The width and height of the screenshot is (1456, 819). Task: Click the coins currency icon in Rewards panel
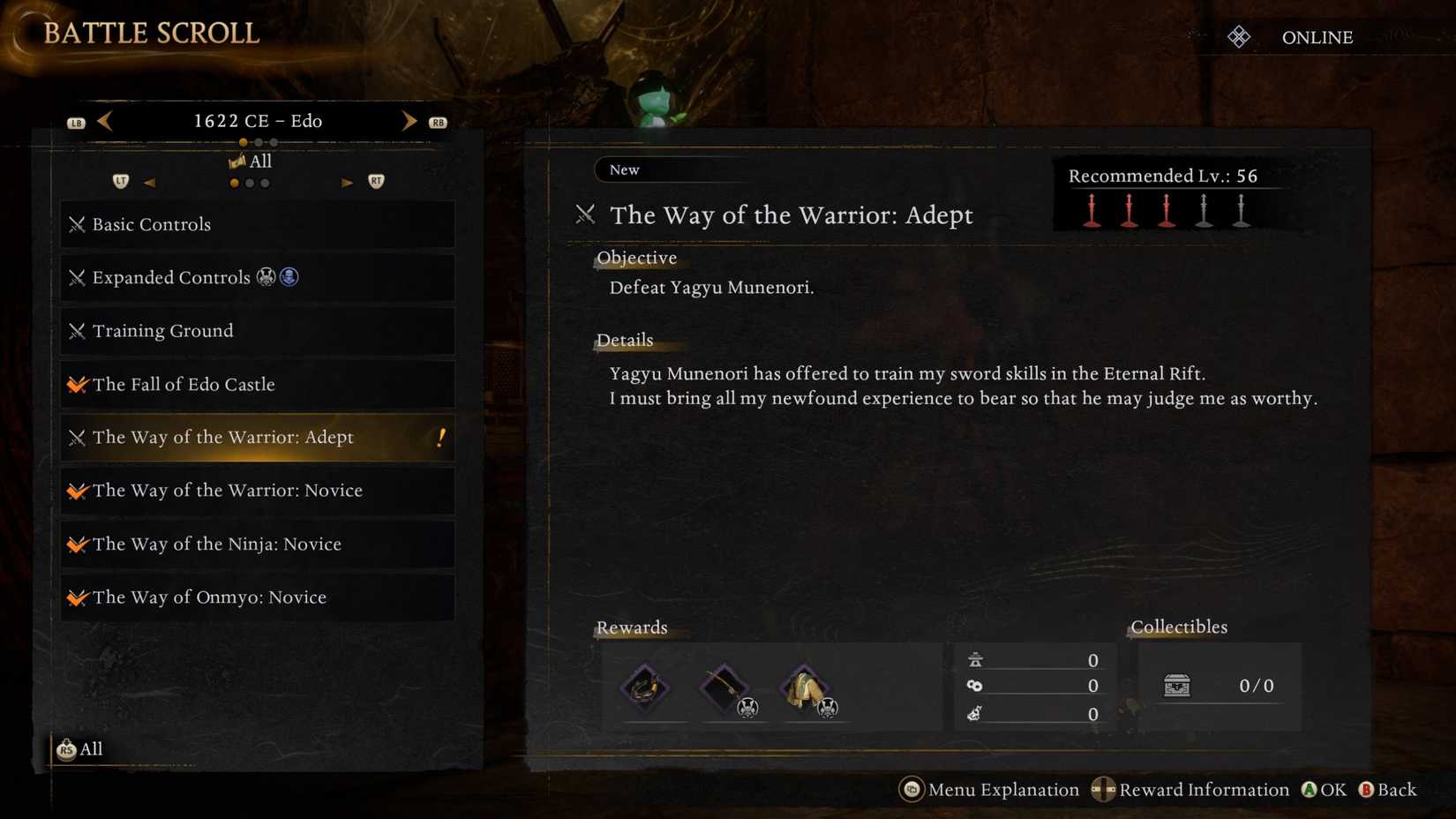(x=974, y=686)
